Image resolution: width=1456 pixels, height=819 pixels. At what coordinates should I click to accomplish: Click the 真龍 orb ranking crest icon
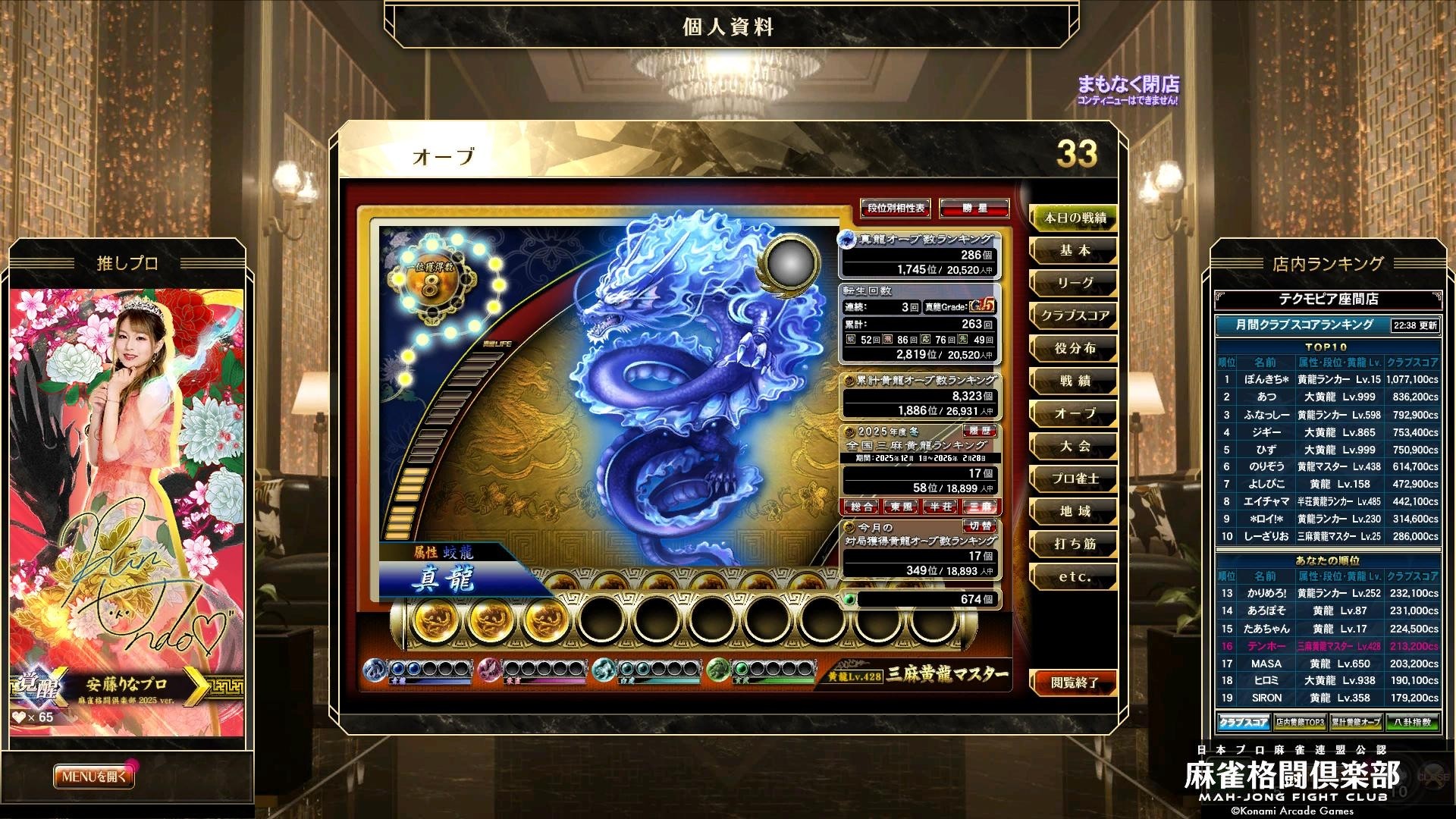point(846,237)
